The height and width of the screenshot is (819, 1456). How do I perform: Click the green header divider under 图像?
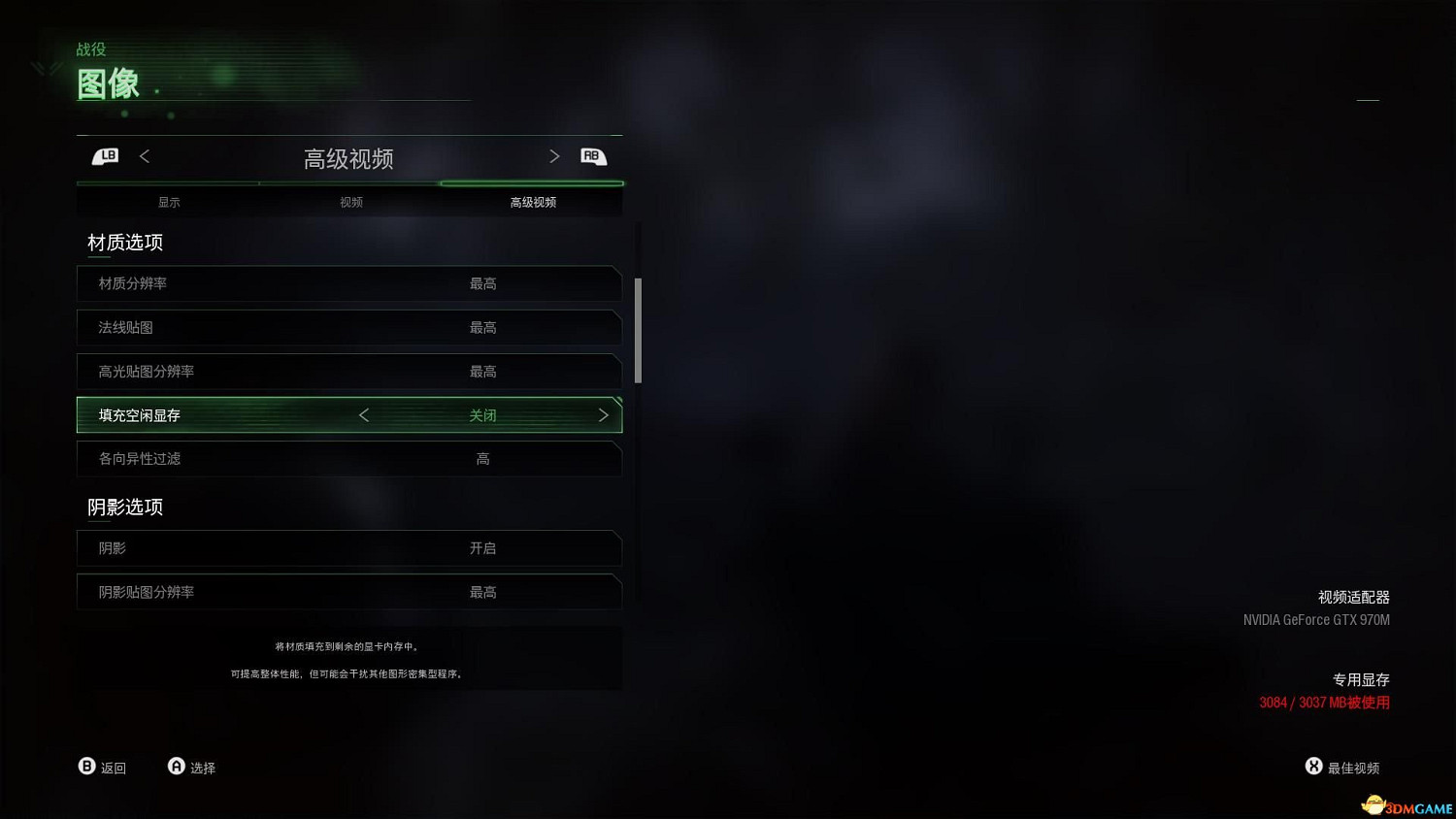(x=272, y=101)
